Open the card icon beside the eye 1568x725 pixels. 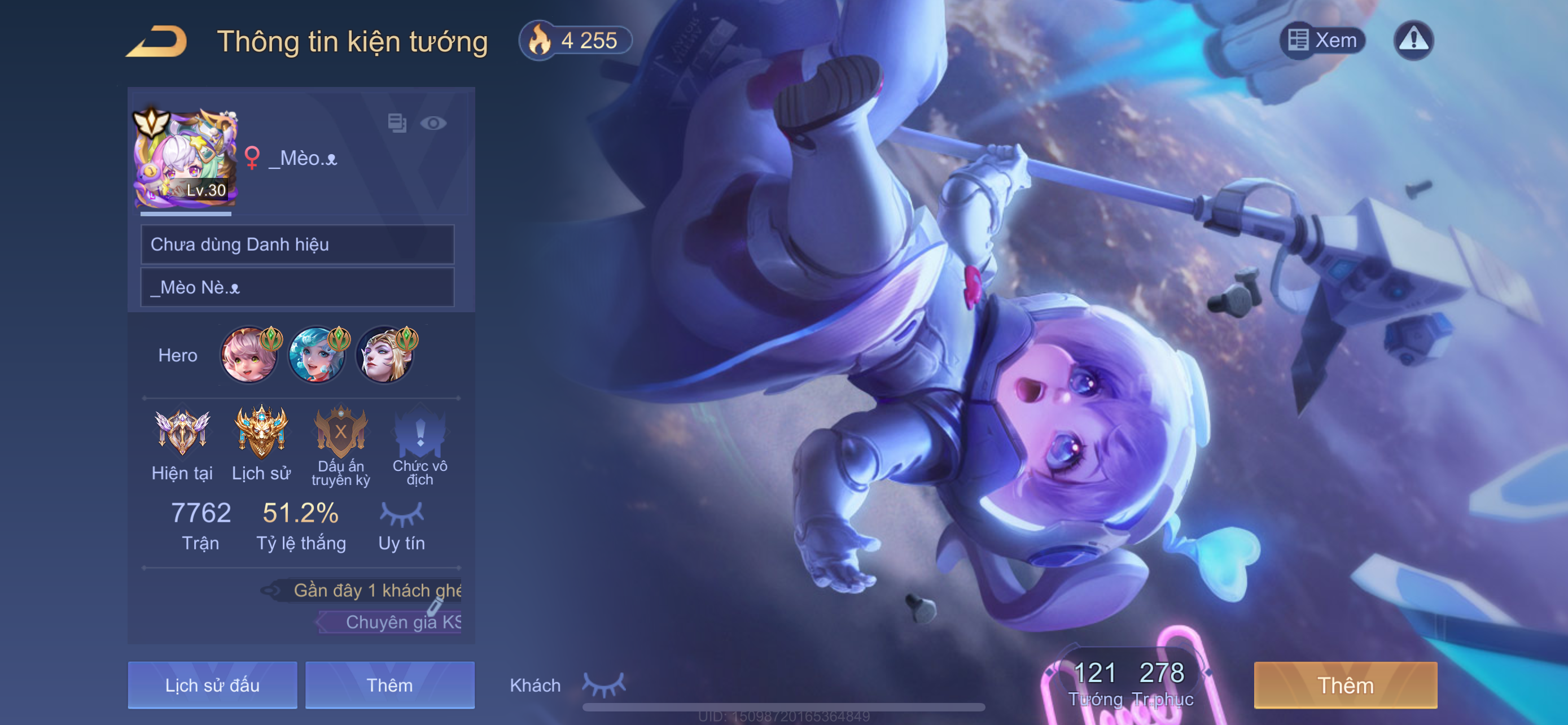[x=397, y=124]
